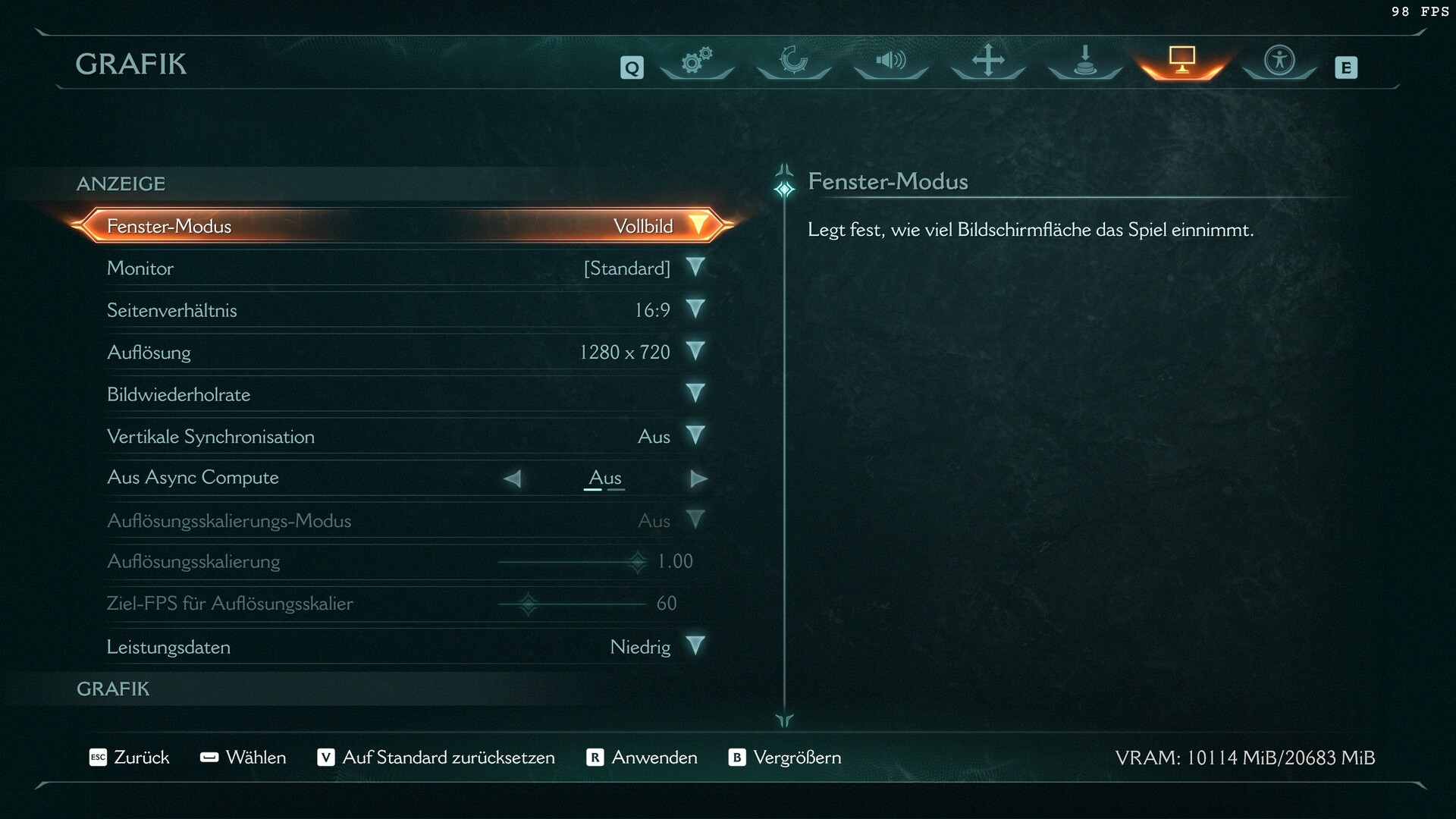The height and width of the screenshot is (819, 1456).
Task: Reset with Auf Standard zurücksetzen
Action: [x=436, y=758]
